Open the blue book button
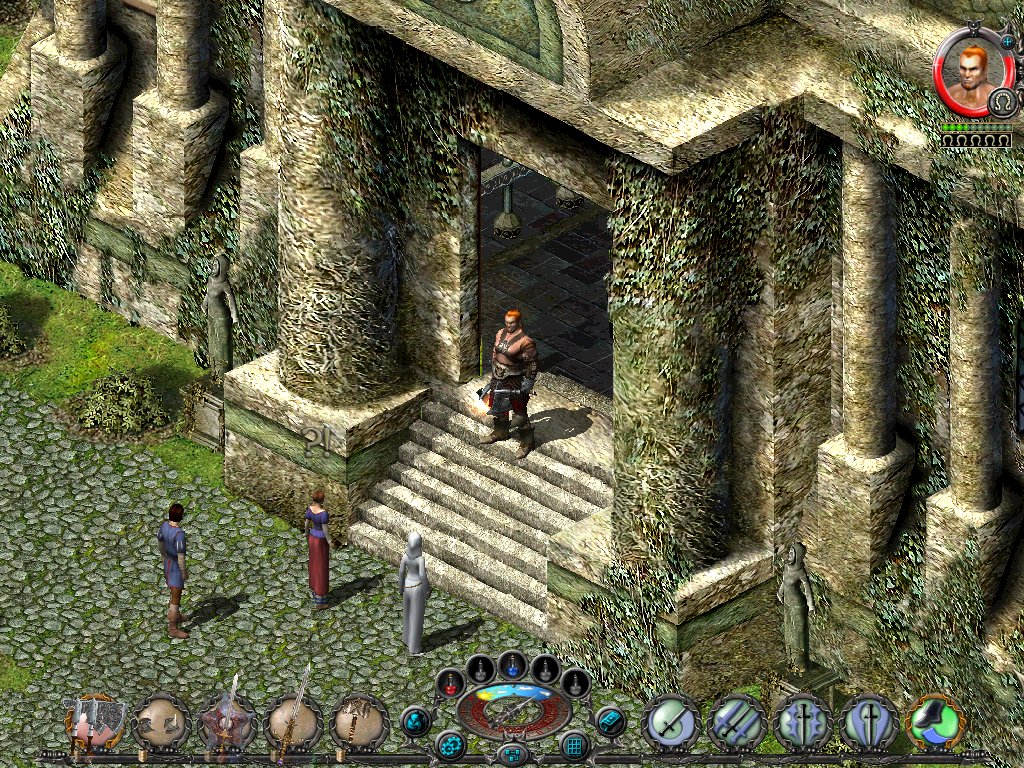The image size is (1024, 768). click(609, 720)
